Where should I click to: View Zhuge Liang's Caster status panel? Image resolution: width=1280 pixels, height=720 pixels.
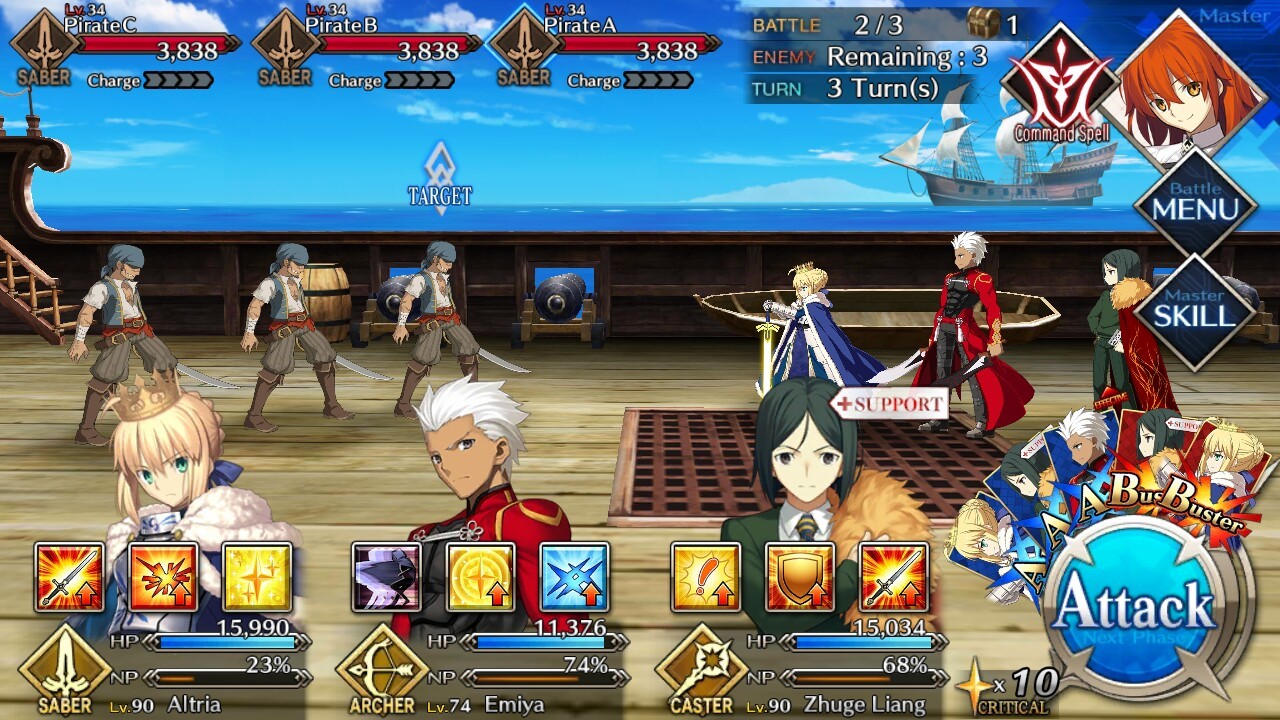tap(800, 670)
